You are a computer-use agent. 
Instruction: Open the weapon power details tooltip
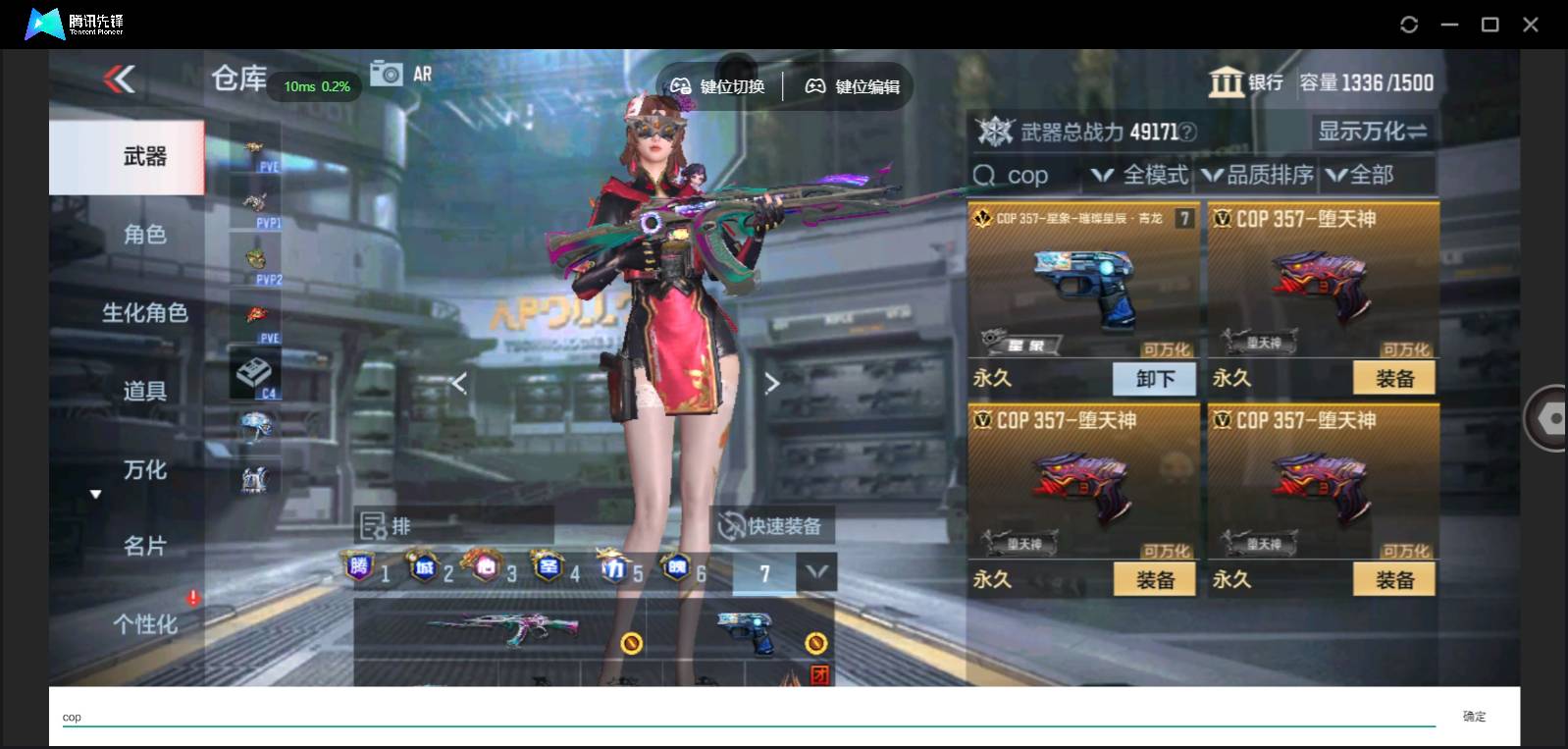pyautogui.click(x=1186, y=132)
